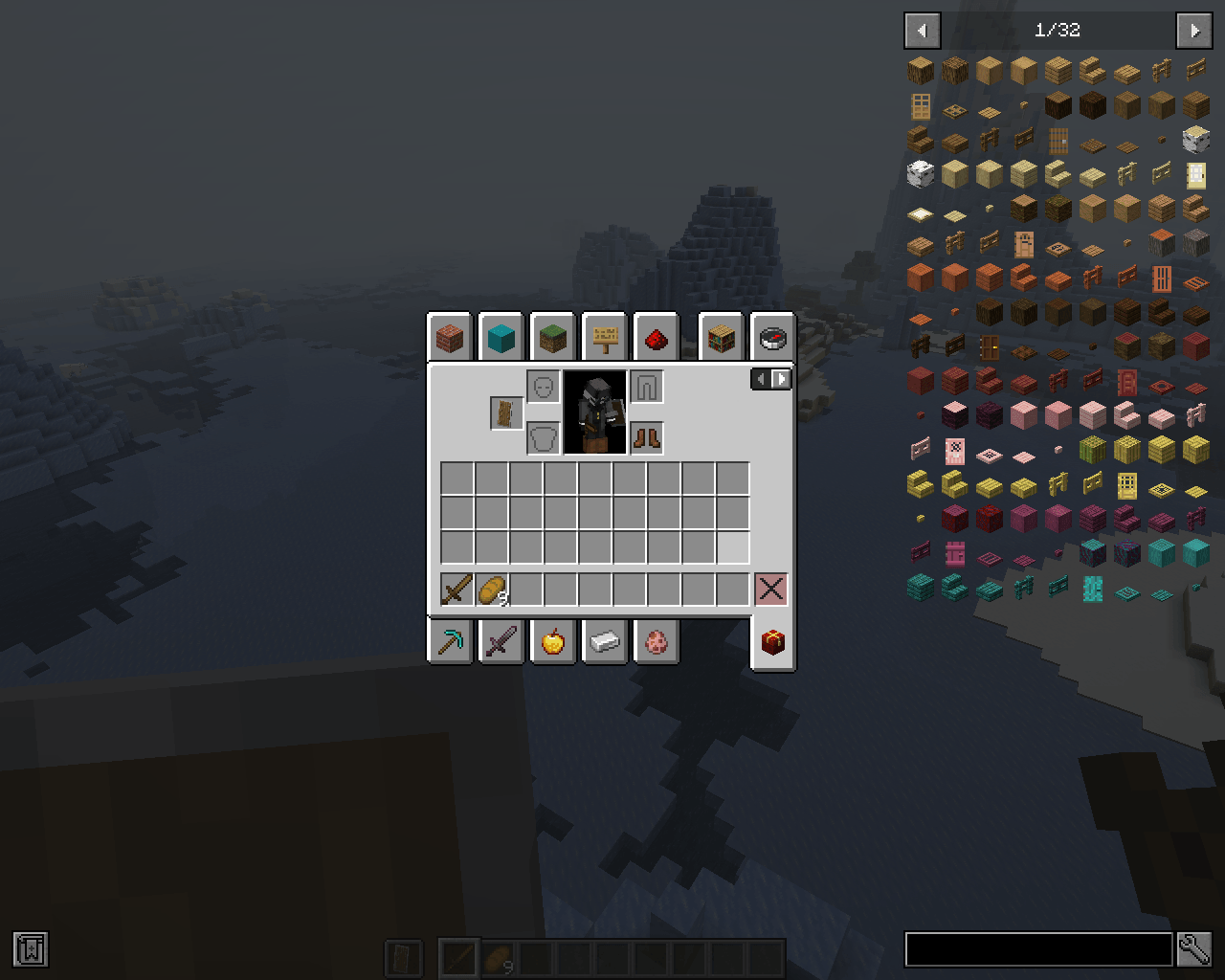Open the Spawn Eggs tab
The width and height of the screenshot is (1225, 980).
(657, 642)
